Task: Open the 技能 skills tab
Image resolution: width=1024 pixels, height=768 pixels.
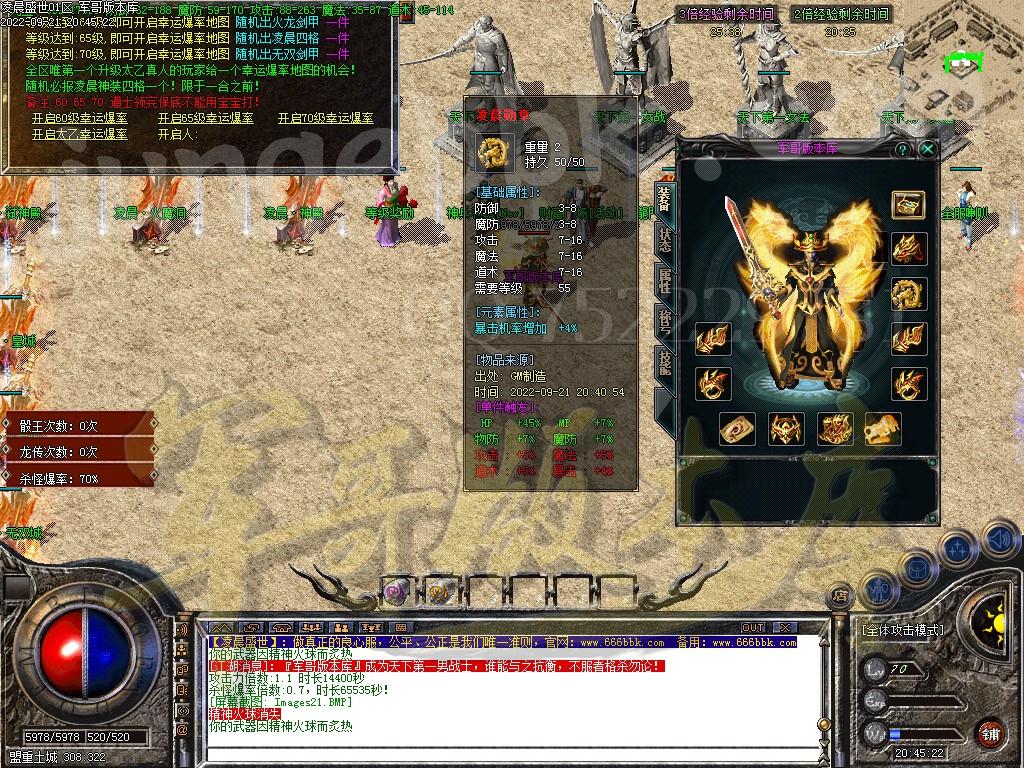Action: tap(665, 362)
